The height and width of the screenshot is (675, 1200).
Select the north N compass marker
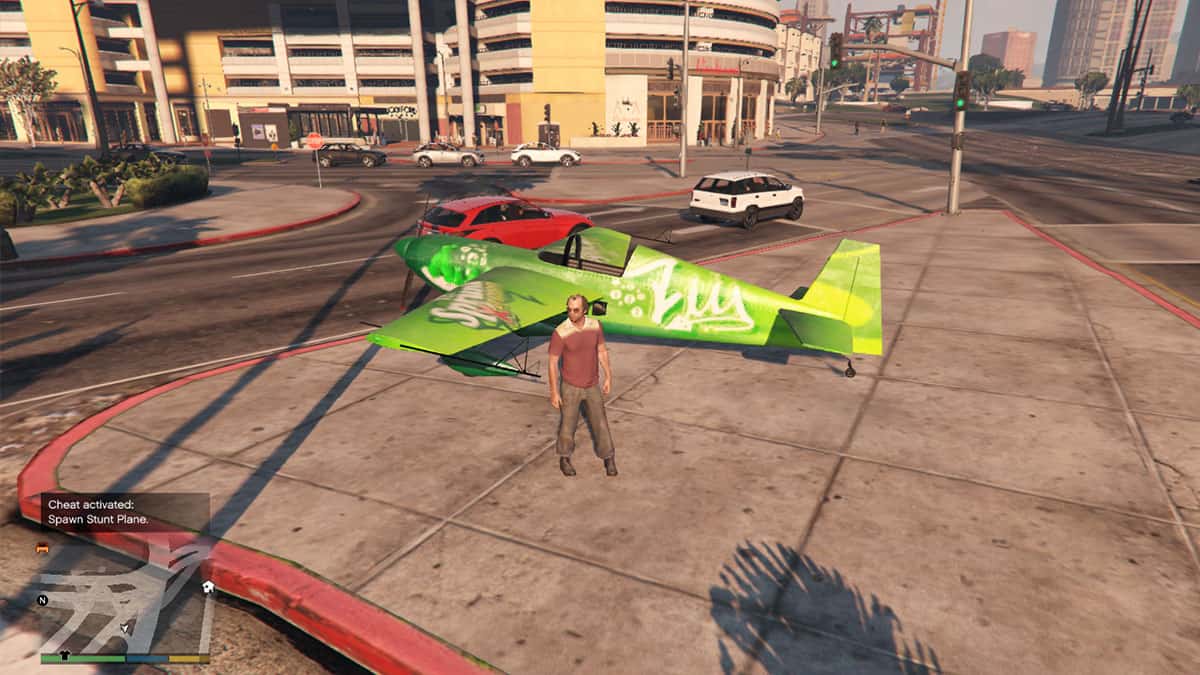pyautogui.click(x=43, y=600)
